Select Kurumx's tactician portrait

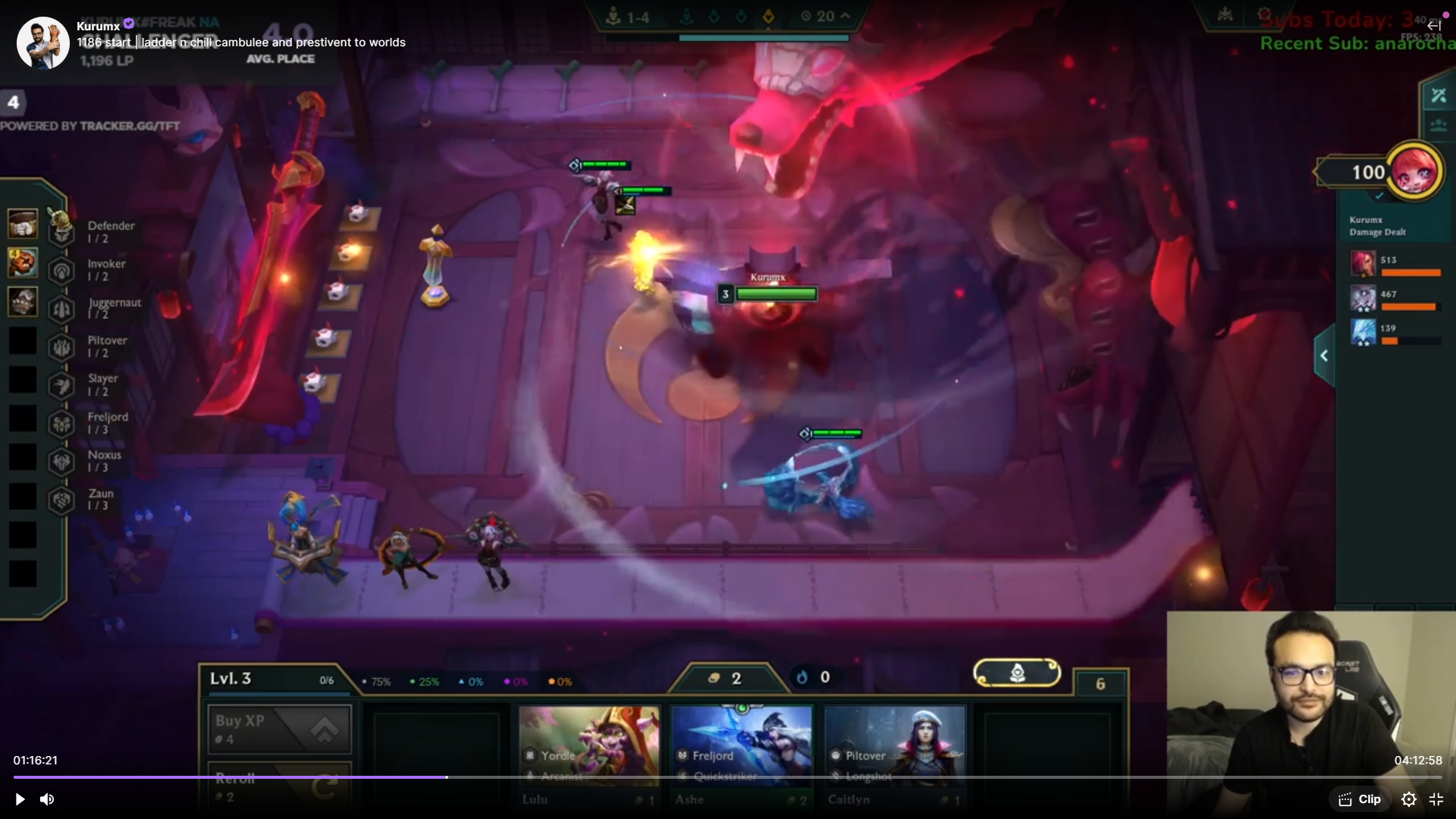click(x=1415, y=171)
